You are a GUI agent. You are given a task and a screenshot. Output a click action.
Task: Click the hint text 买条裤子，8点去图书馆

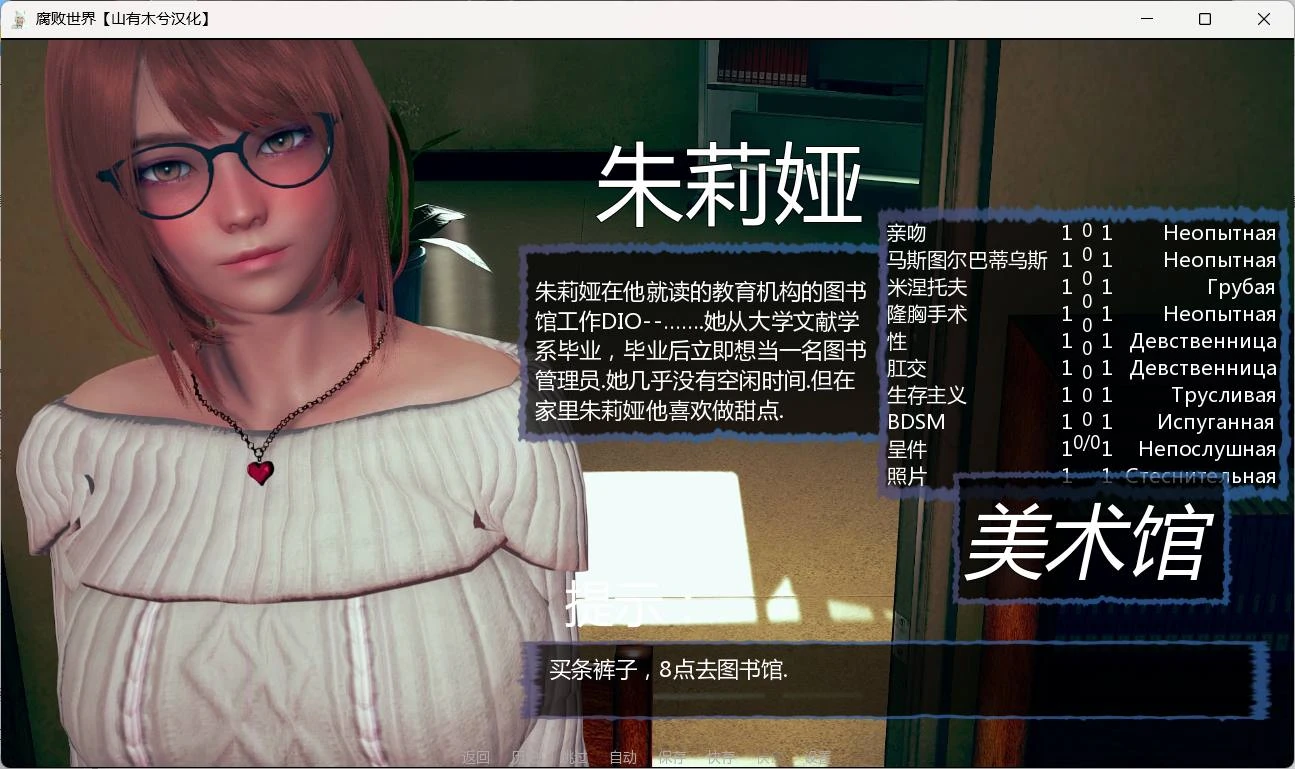pos(668,669)
